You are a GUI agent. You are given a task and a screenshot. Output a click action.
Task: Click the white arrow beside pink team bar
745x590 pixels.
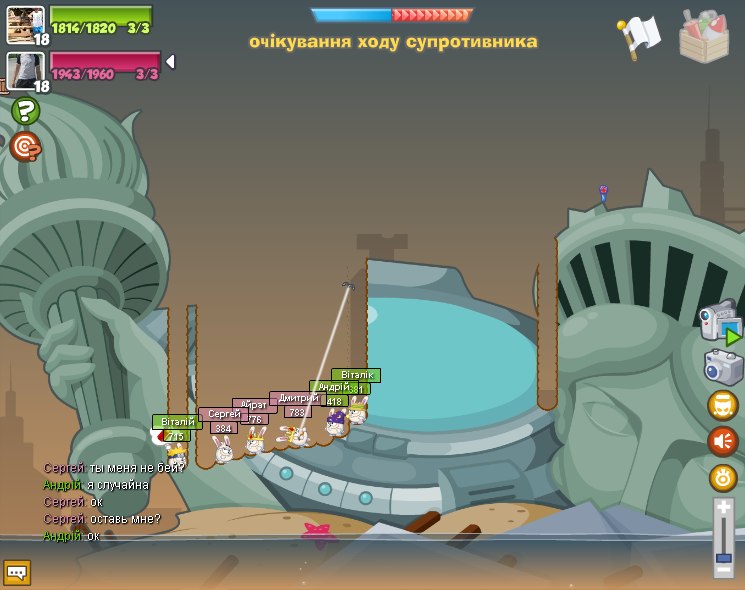[170, 62]
